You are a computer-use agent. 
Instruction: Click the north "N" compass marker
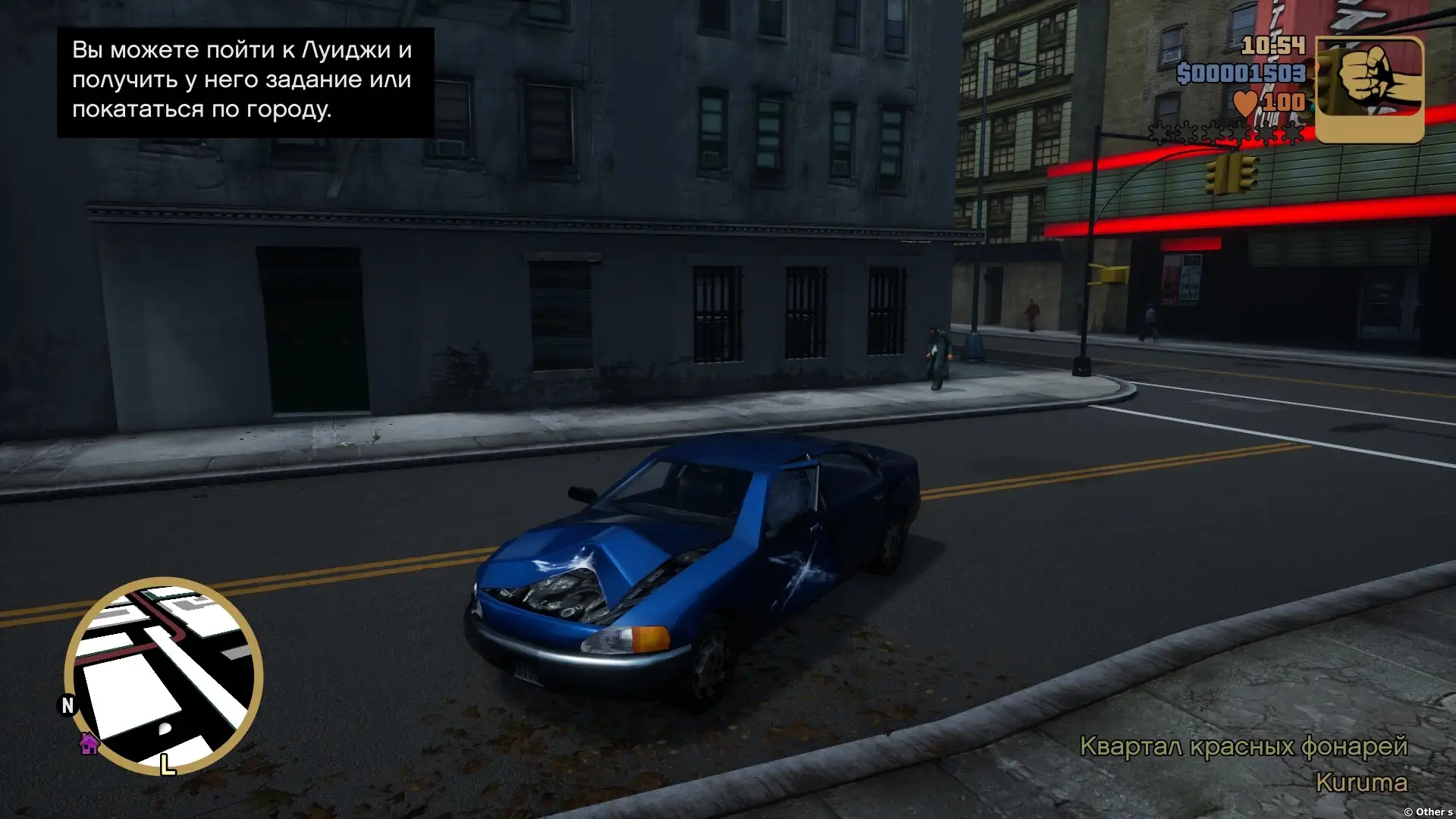67,705
